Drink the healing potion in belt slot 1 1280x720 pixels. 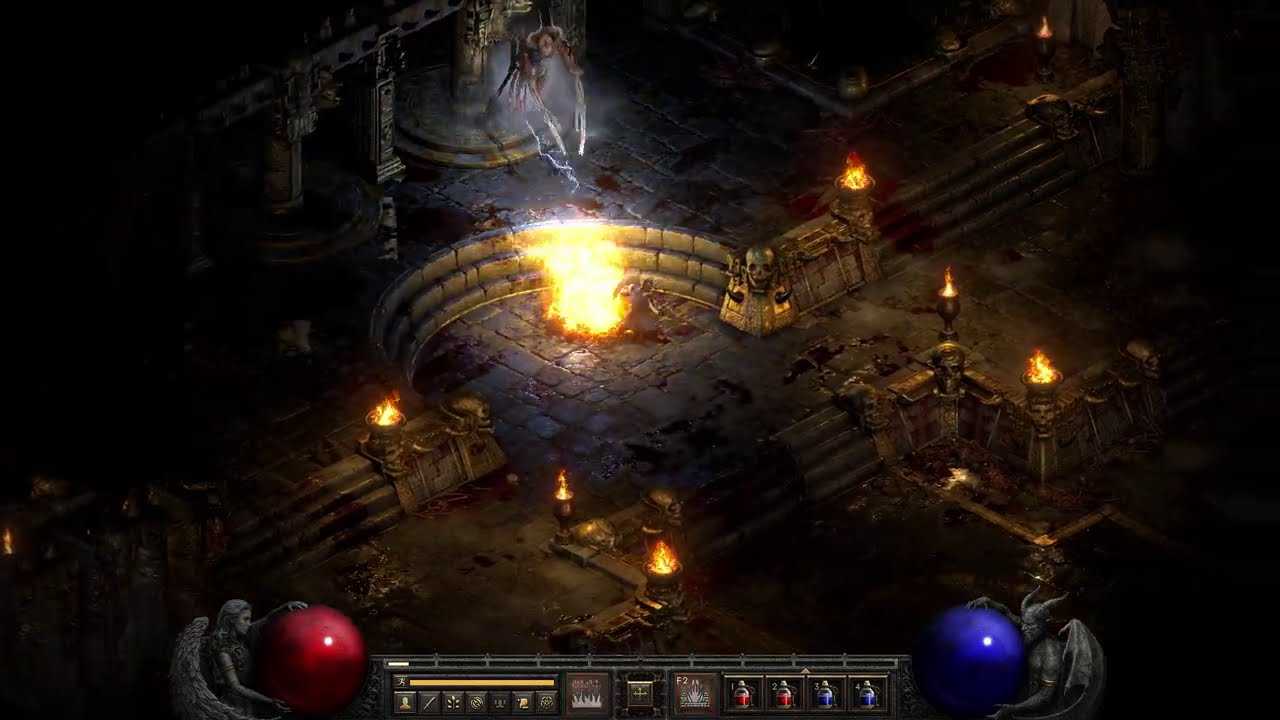(x=742, y=696)
